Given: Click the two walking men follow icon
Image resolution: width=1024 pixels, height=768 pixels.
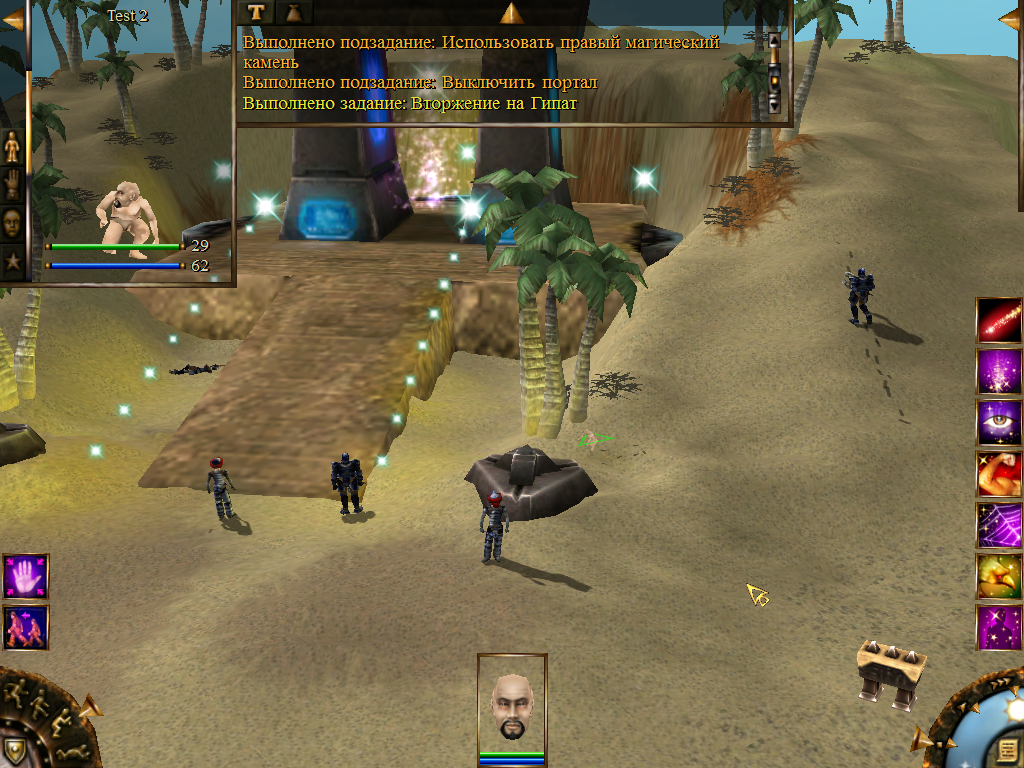Looking at the screenshot, I should click(25, 628).
